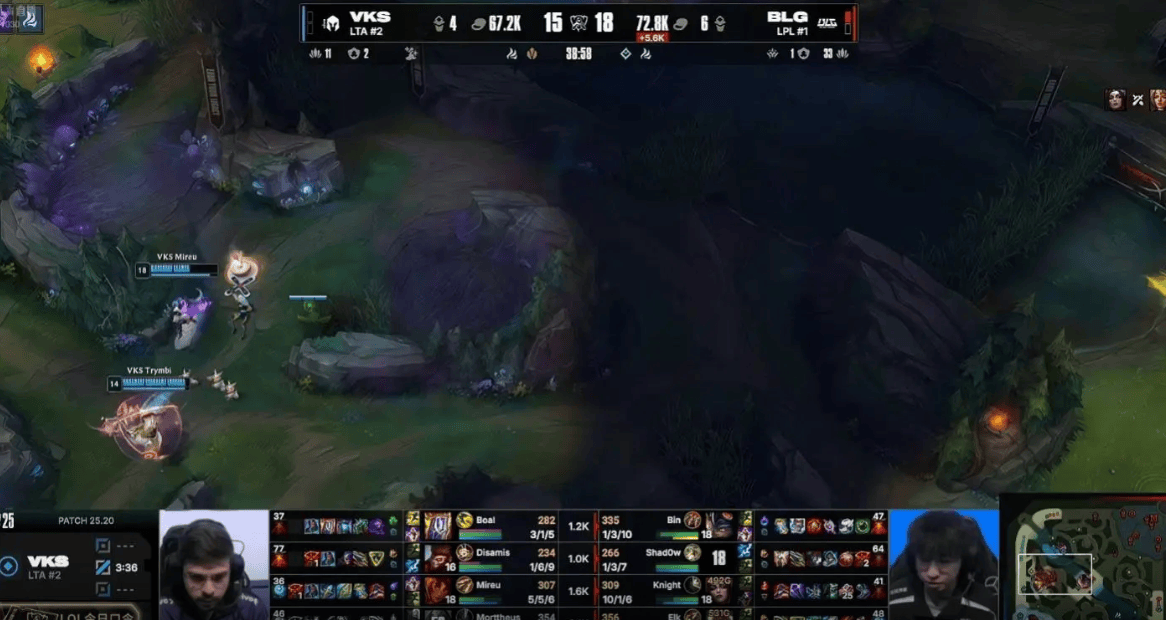Click the minimap in the corner
This screenshot has height=620, width=1166.
coord(1083,557)
